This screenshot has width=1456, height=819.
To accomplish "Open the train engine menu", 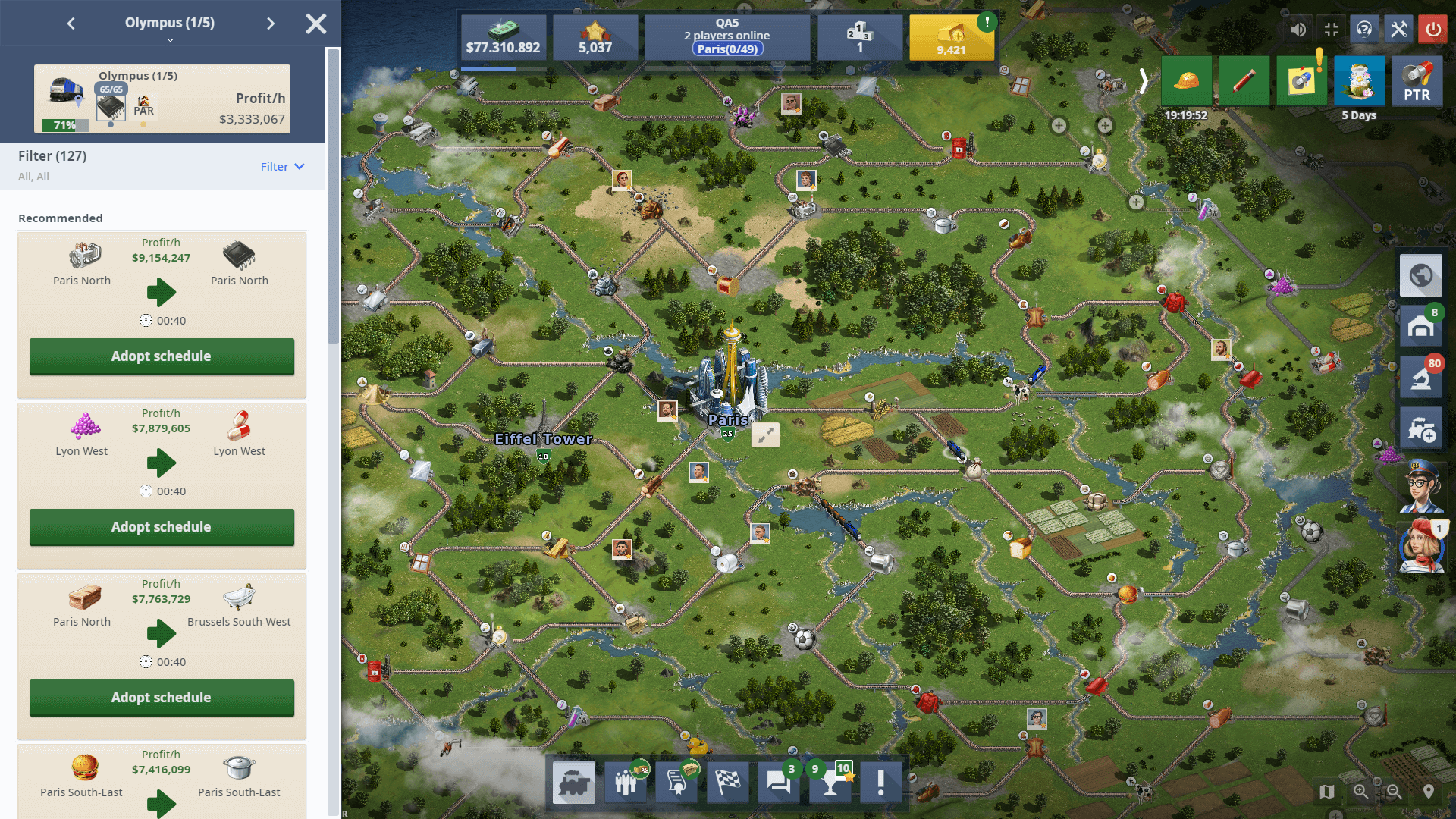I will [574, 783].
